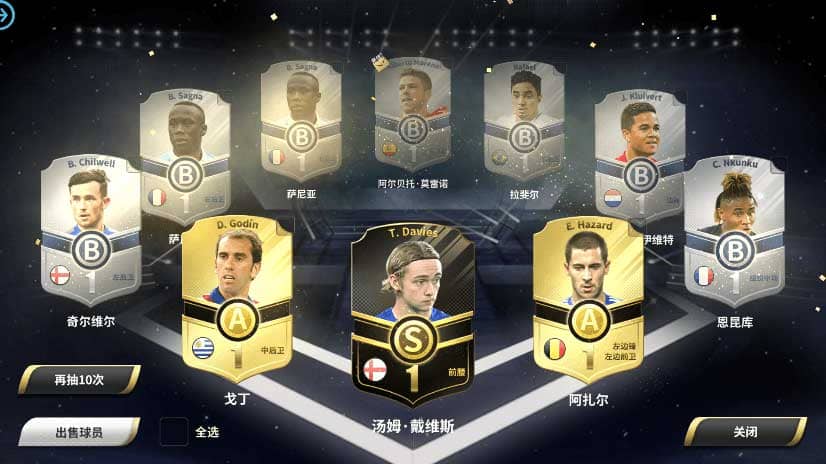Tick the 全选 select-all checkbox

coord(174,432)
